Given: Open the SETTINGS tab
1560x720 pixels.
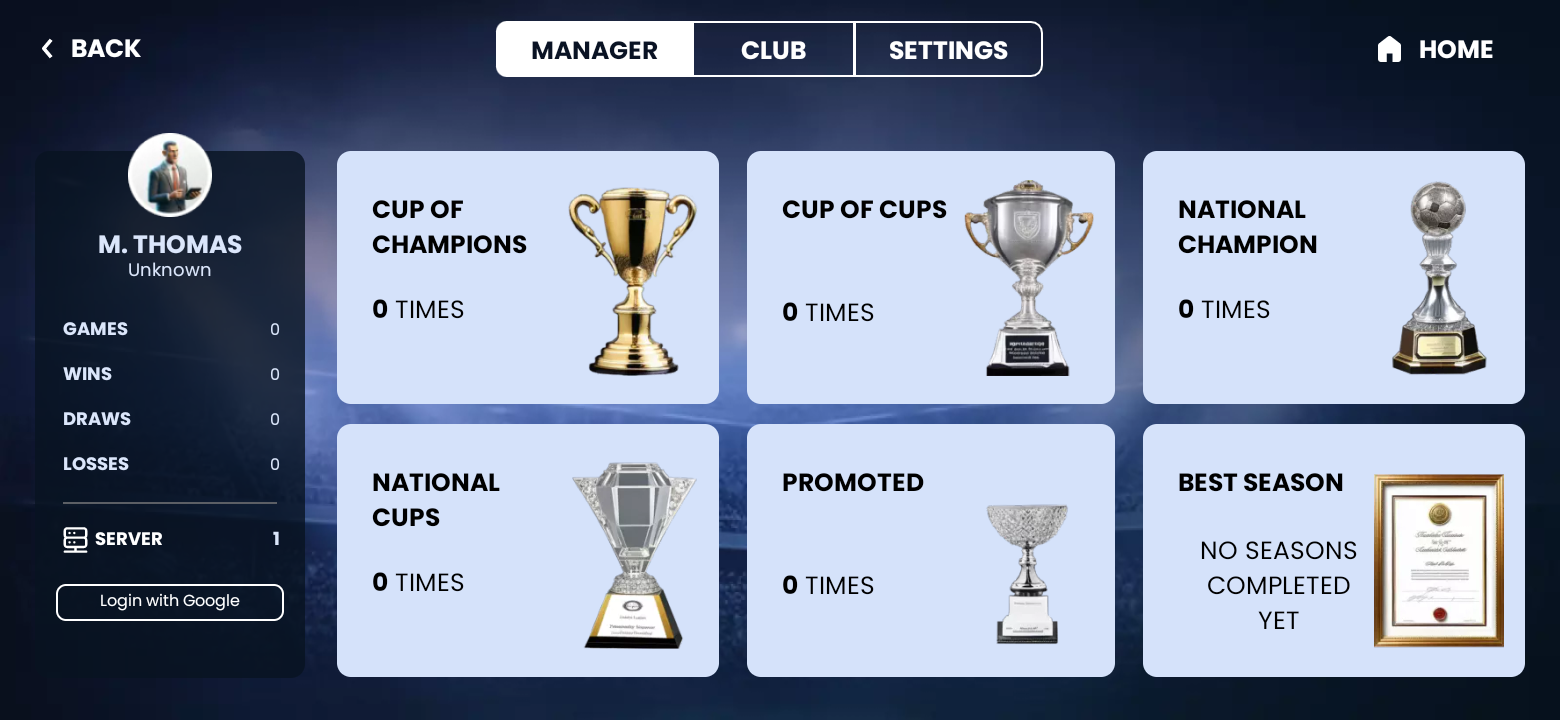Looking at the screenshot, I should point(947,49).
